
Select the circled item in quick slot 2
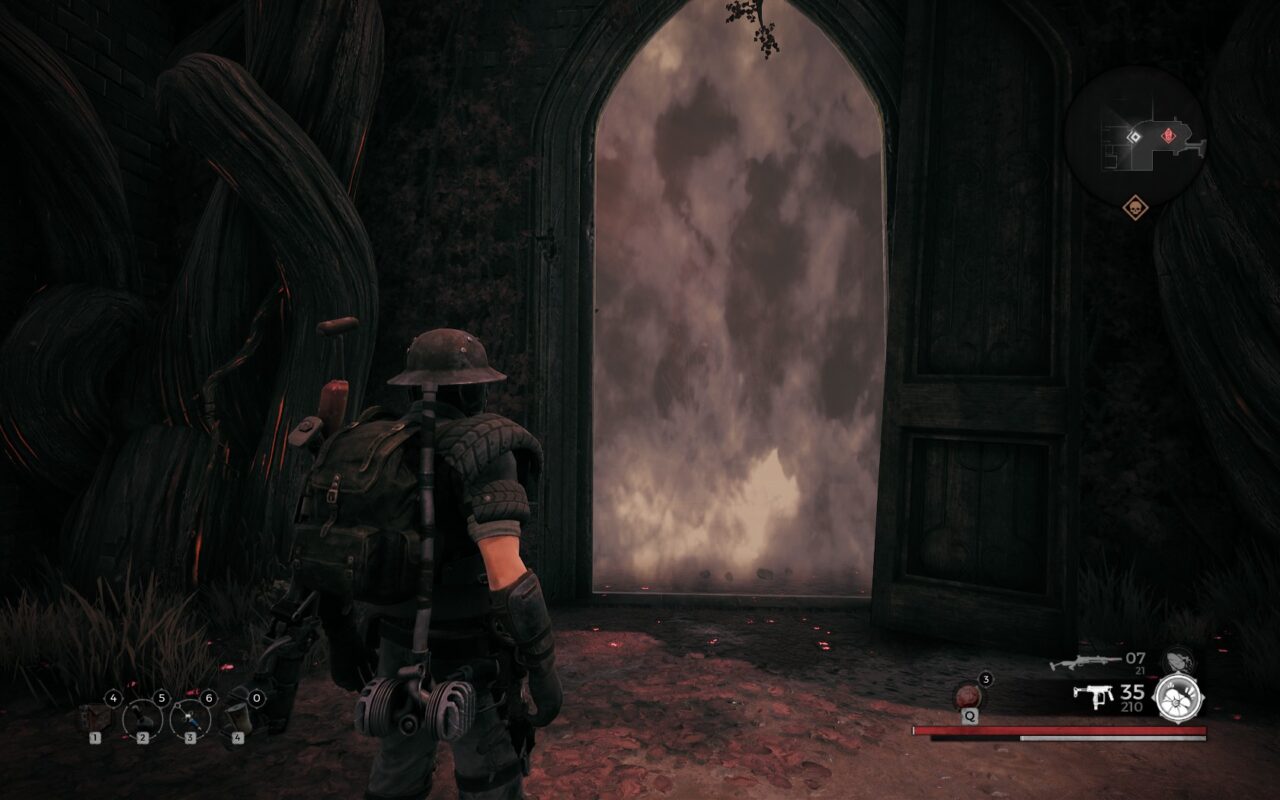click(x=142, y=718)
